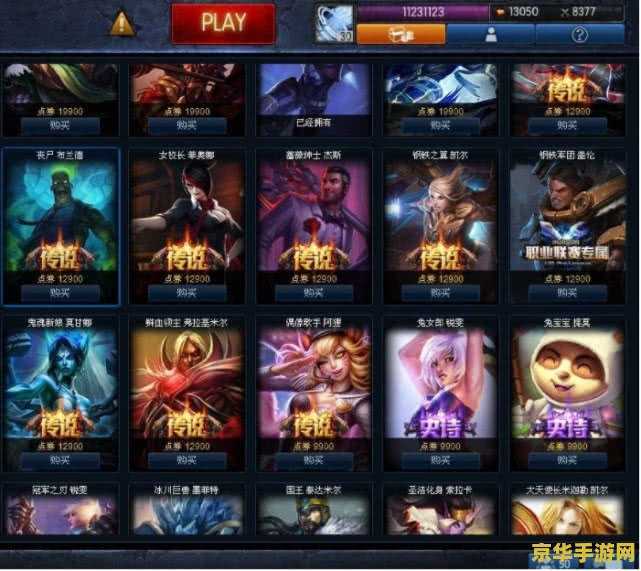Select the Zombie Brand skin thumbnail

(x=61, y=215)
